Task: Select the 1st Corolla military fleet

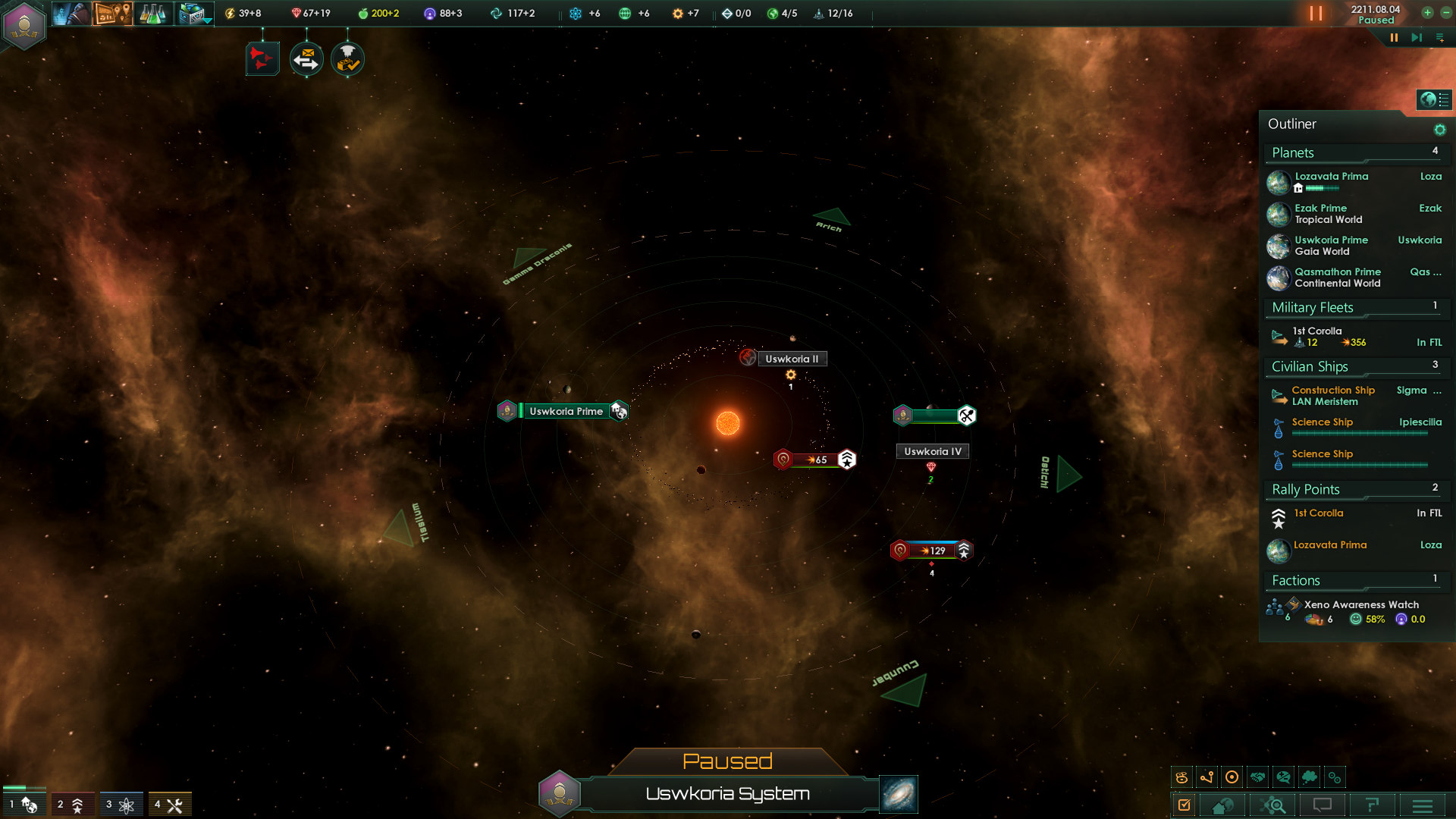Action: pos(1317,331)
